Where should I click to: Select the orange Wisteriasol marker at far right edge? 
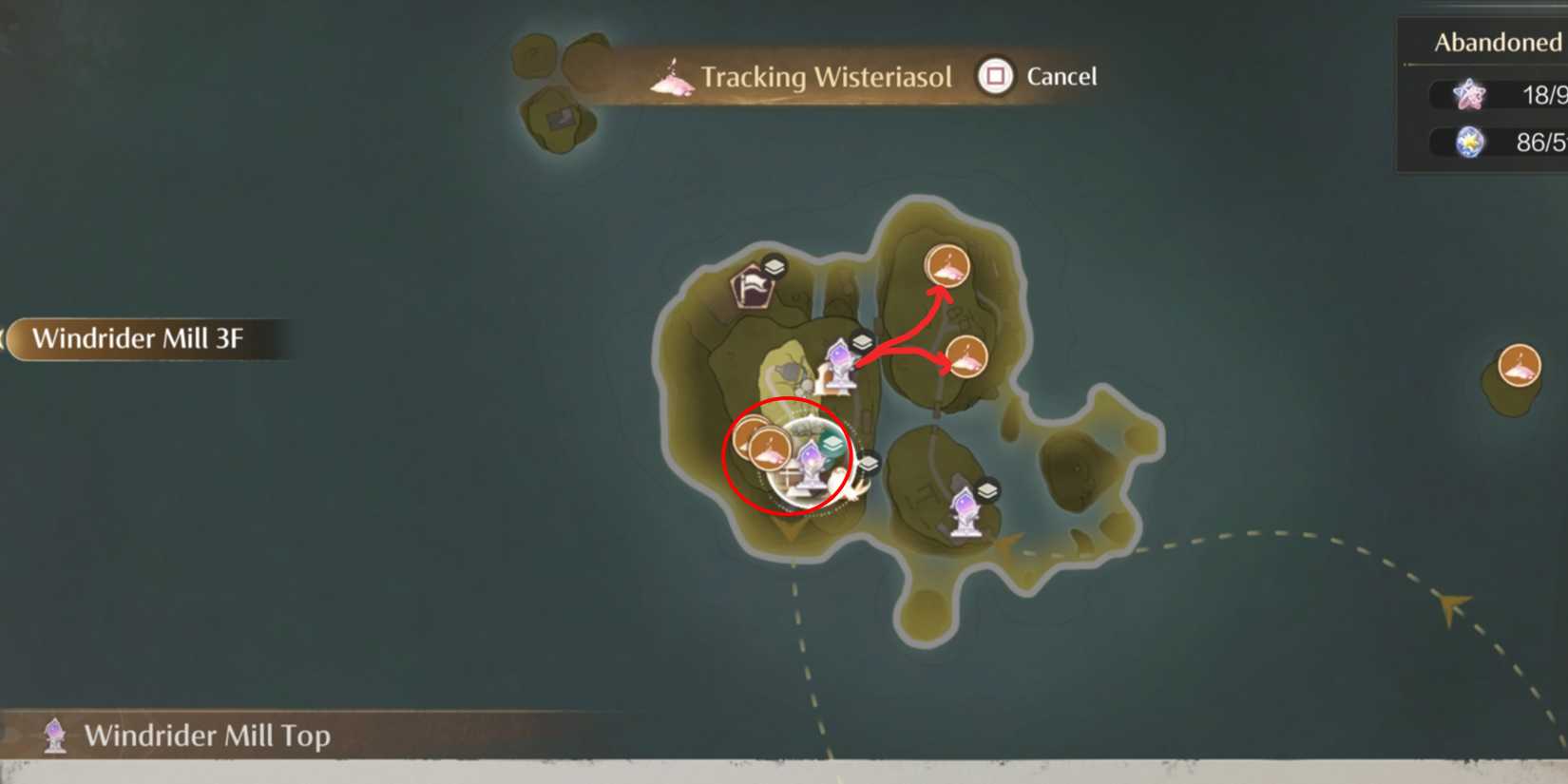(x=1520, y=366)
